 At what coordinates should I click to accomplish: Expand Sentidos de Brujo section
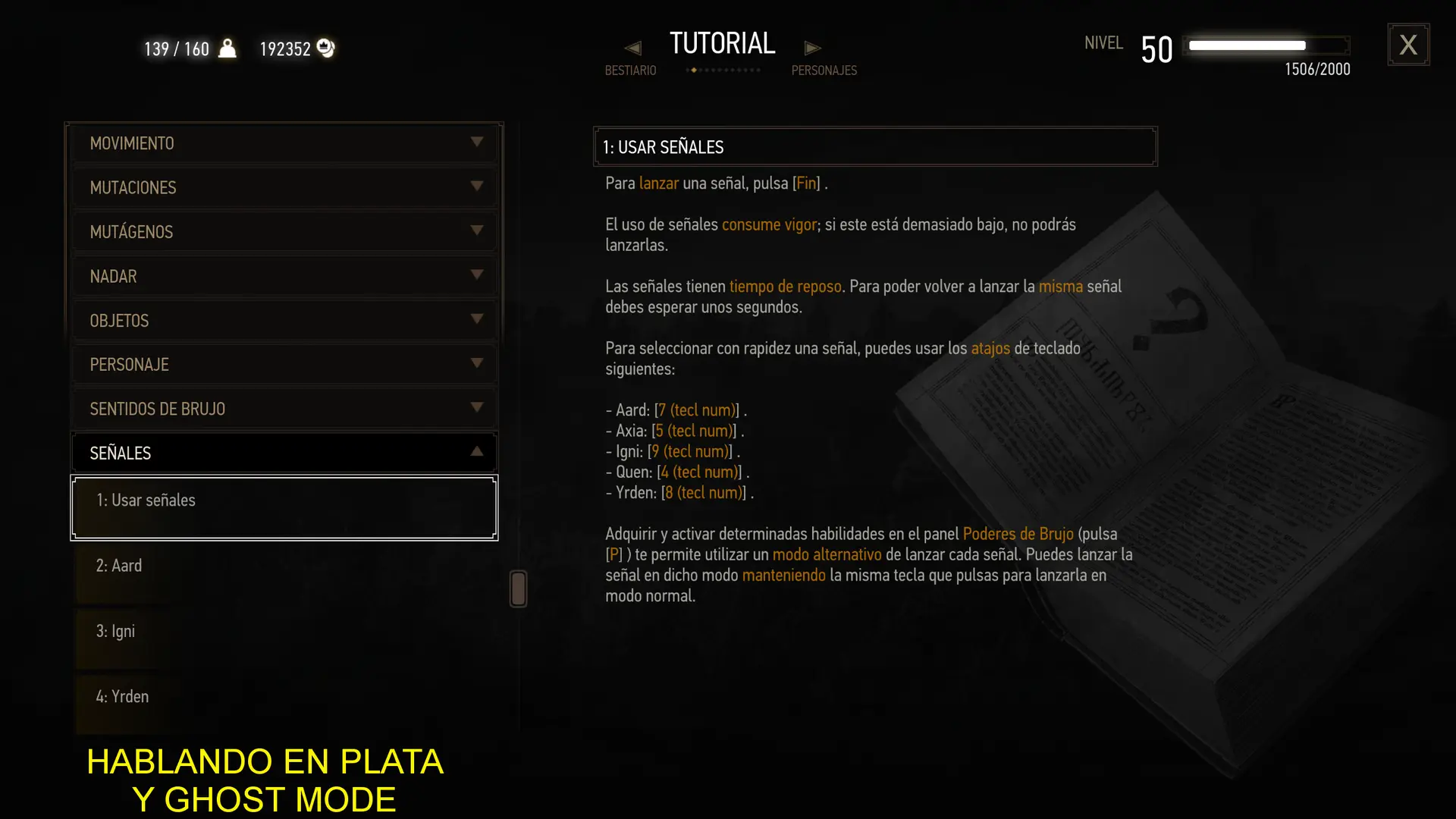(x=284, y=409)
